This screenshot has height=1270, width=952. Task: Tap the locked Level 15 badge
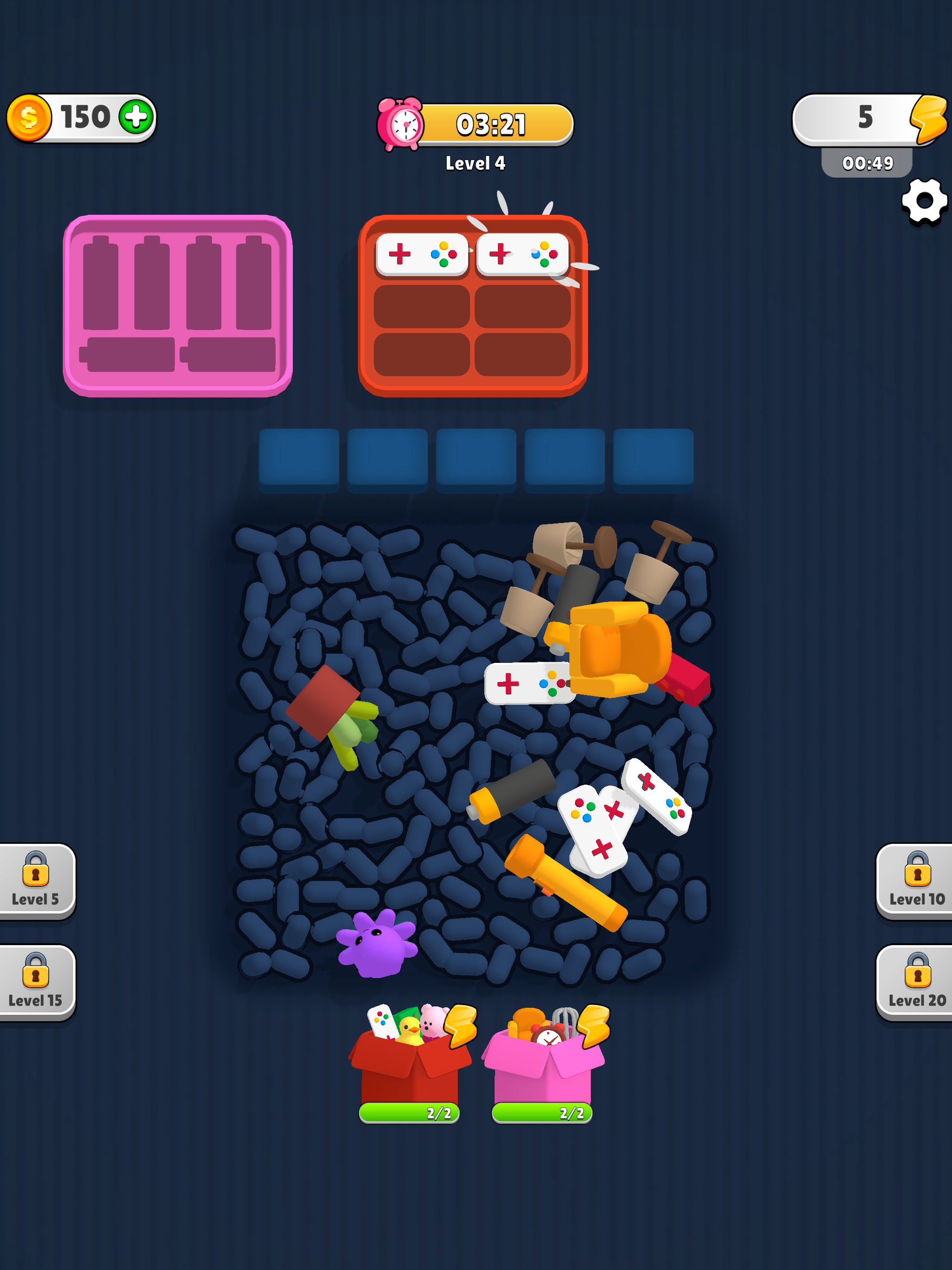click(x=36, y=982)
